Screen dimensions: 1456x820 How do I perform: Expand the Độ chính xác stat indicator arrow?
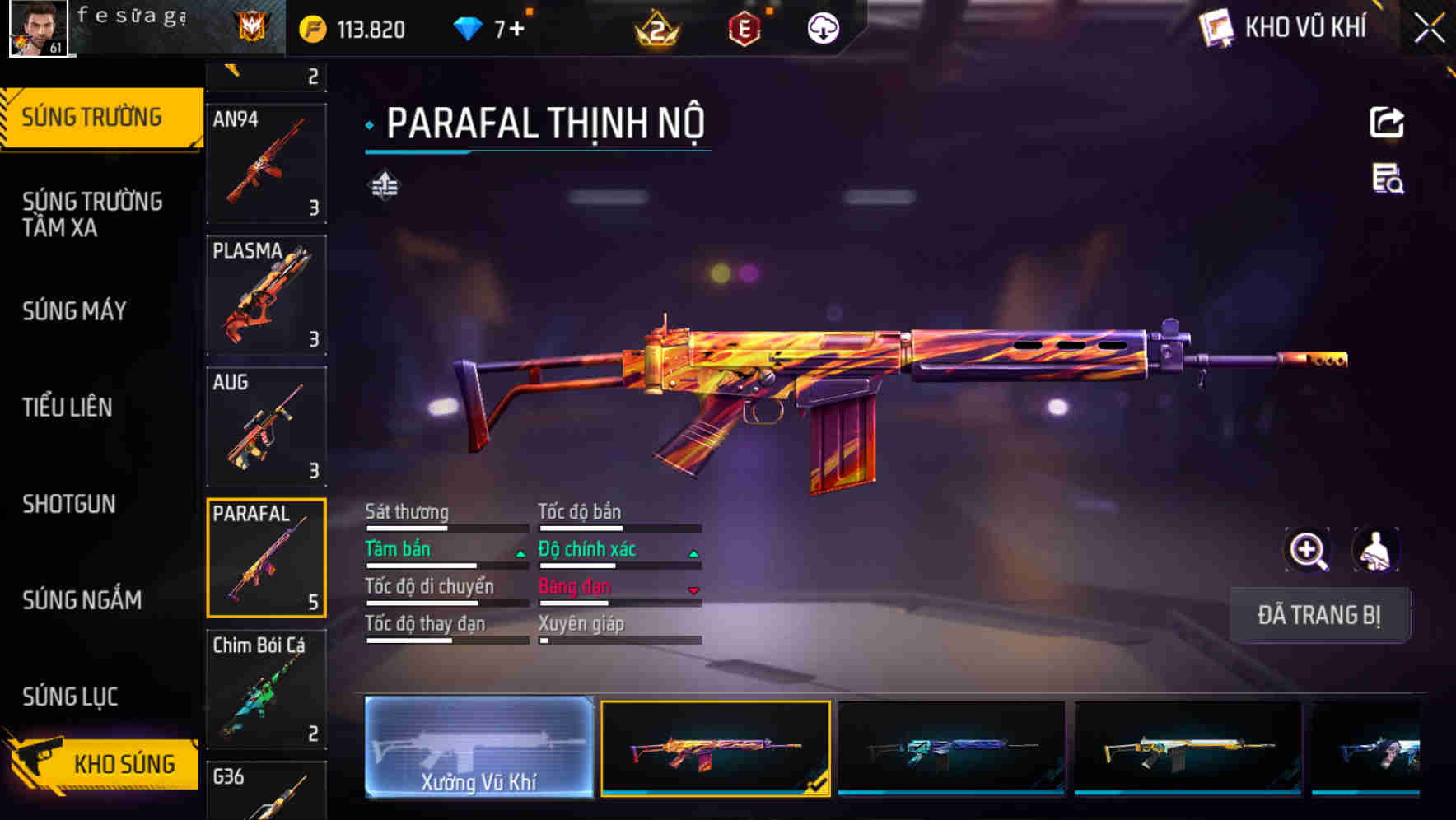(693, 553)
